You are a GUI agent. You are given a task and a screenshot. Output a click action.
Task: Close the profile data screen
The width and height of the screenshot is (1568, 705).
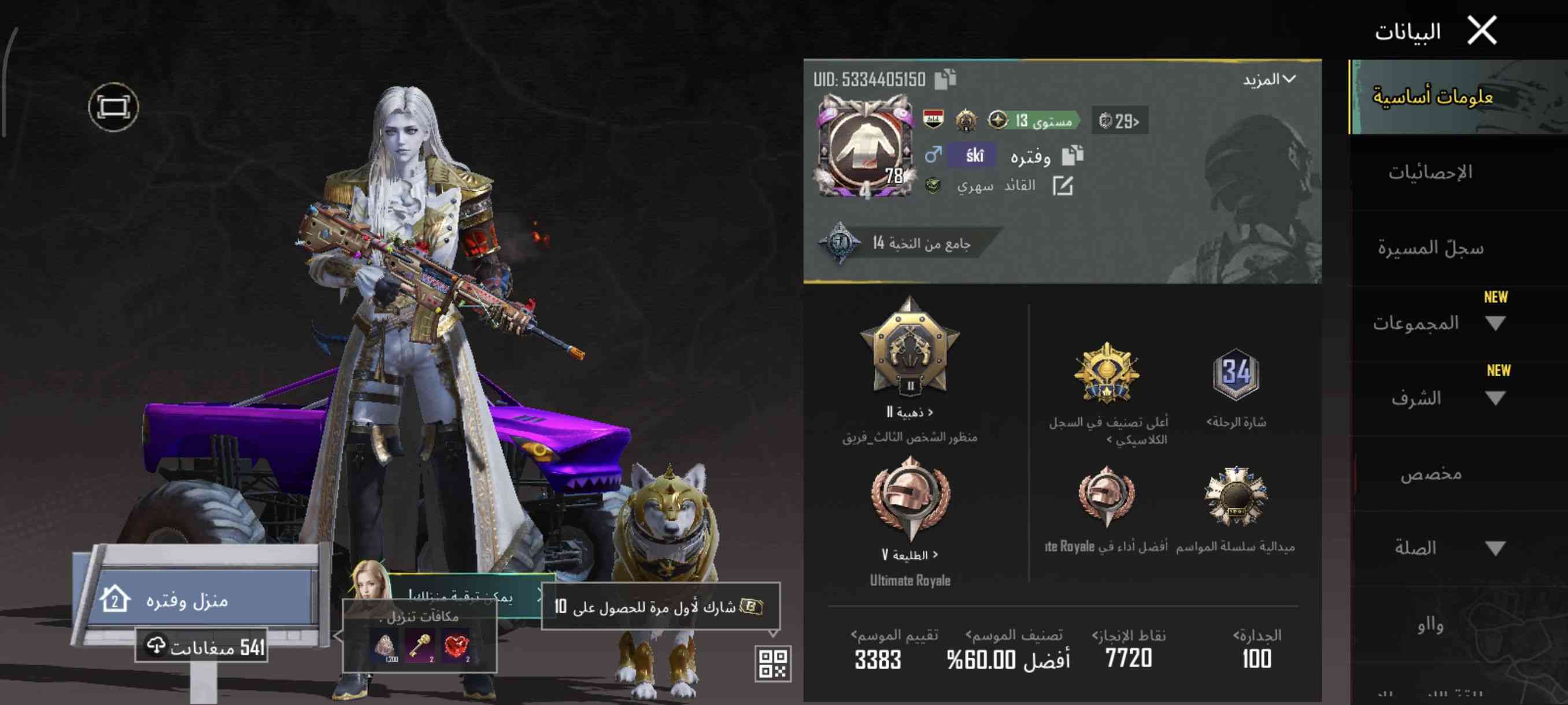pos(1482,31)
